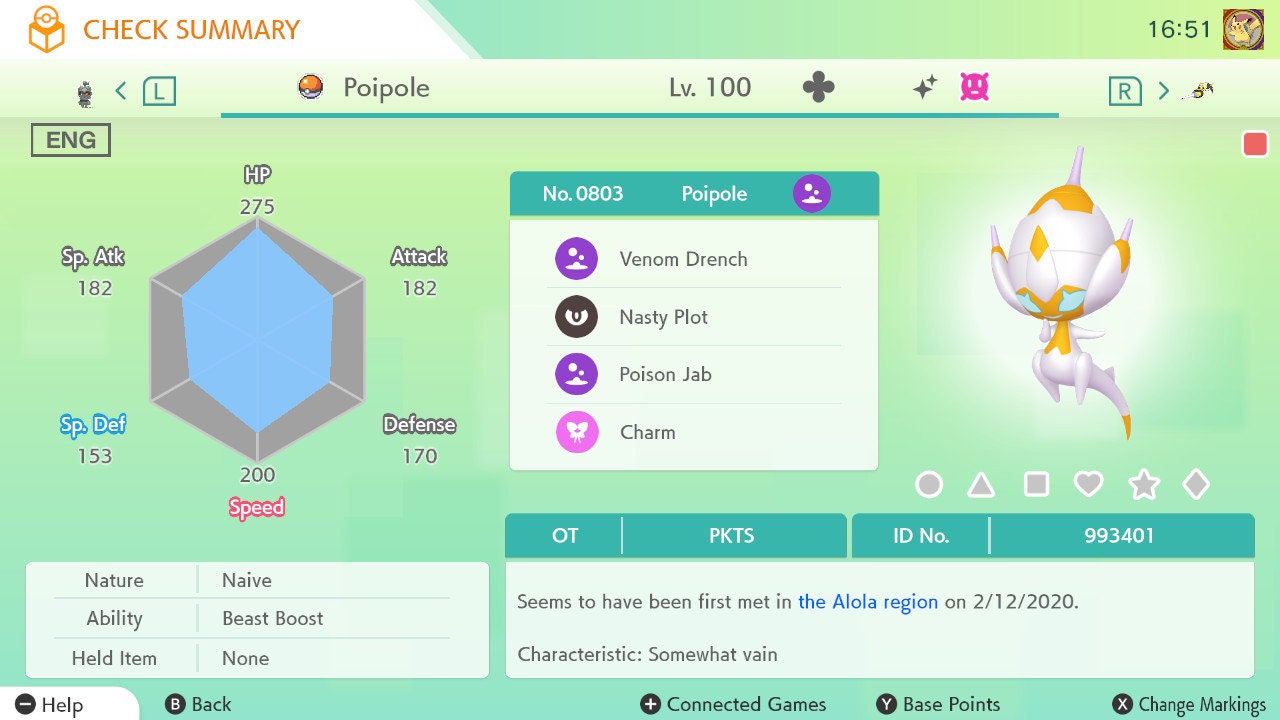The height and width of the screenshot is (720, 1280).
Task: Go Back from the summary
Action: (198, 704)
